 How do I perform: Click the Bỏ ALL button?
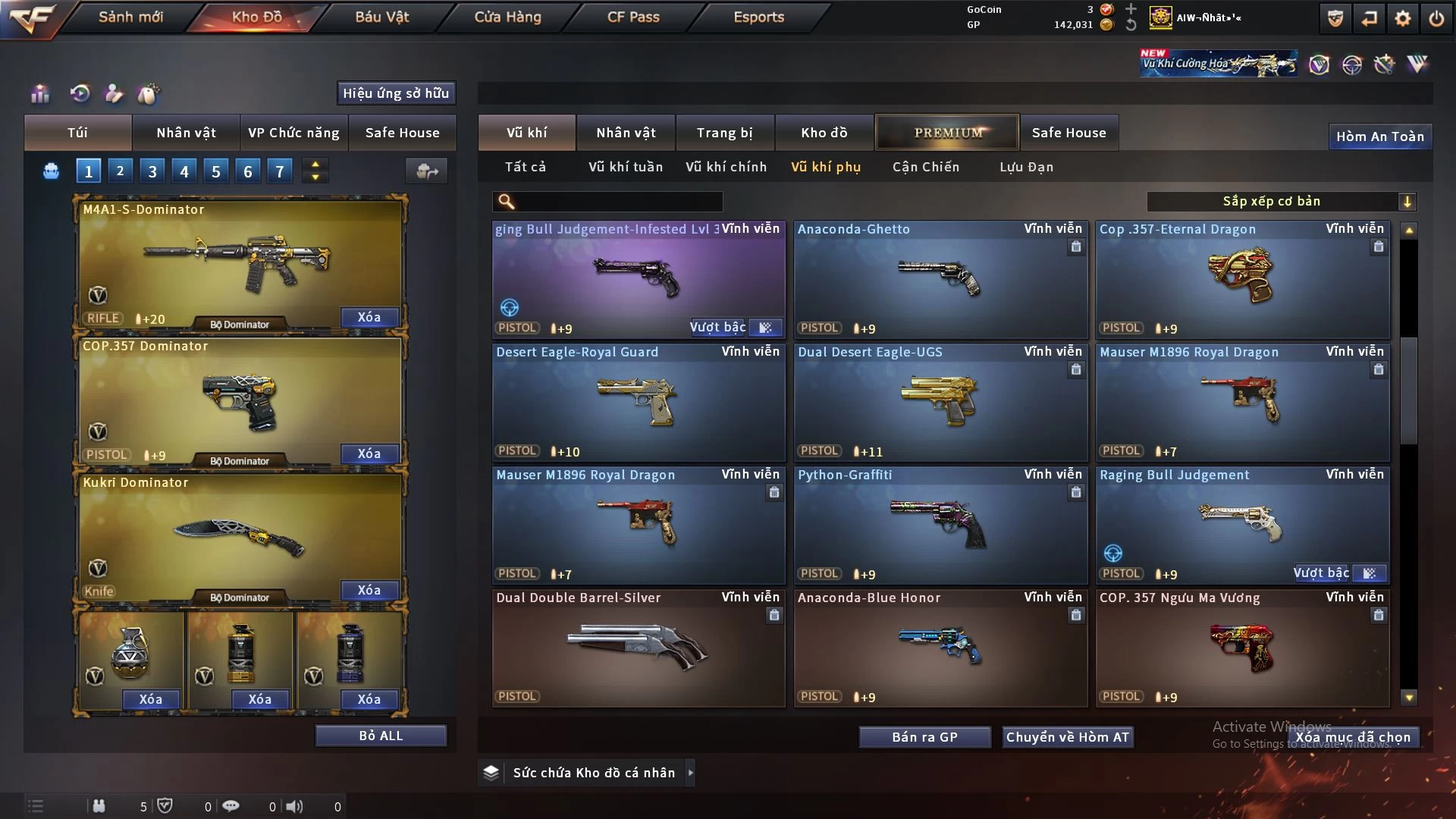tap(381, 736)
